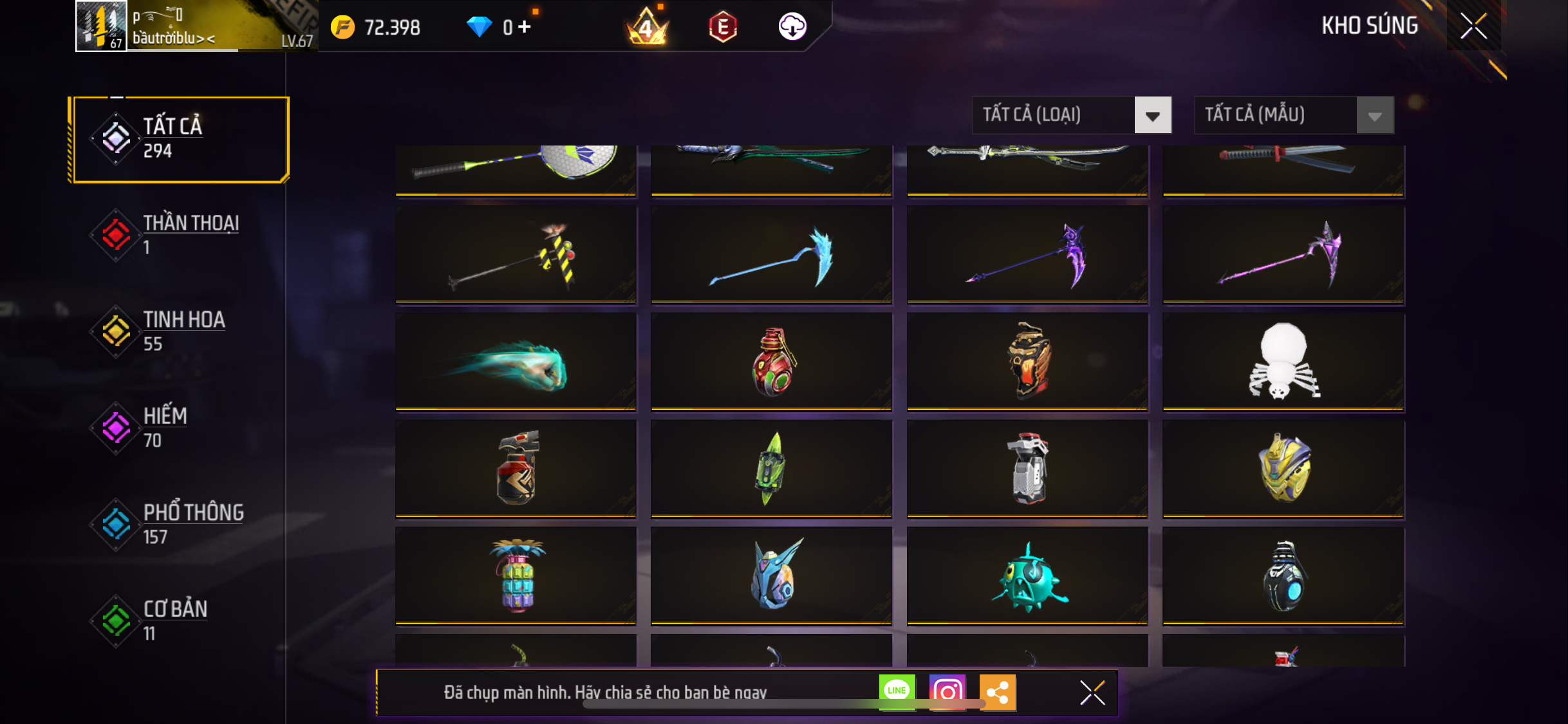This screenshot has height=724, width=1568.
Task: Share the screenshot via LINE
Action: (897, 692)
